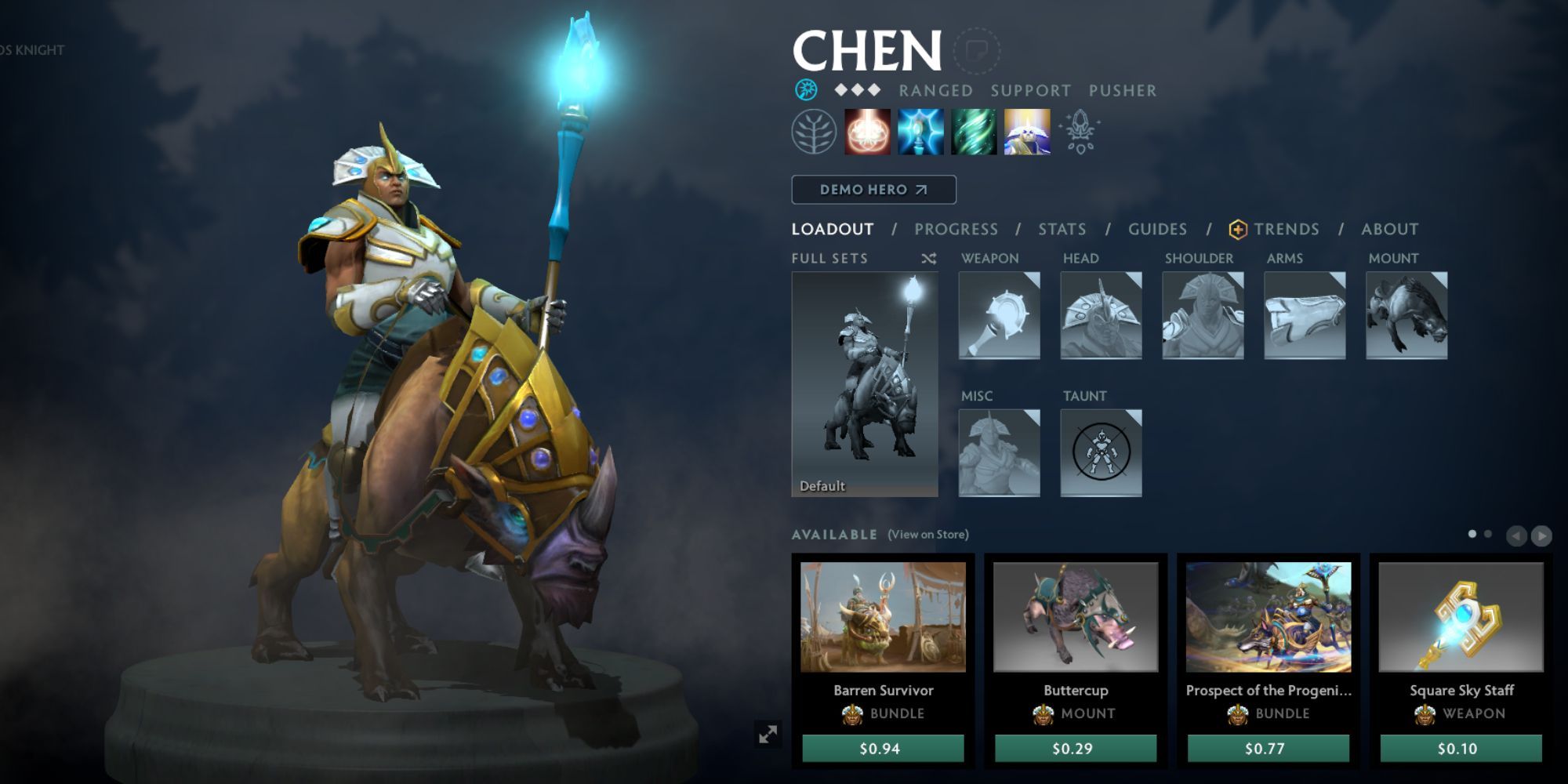The image size is (1568, 784).
Task: Click the $0.29 price button under Buttercup
Action: coord(1074,750)
